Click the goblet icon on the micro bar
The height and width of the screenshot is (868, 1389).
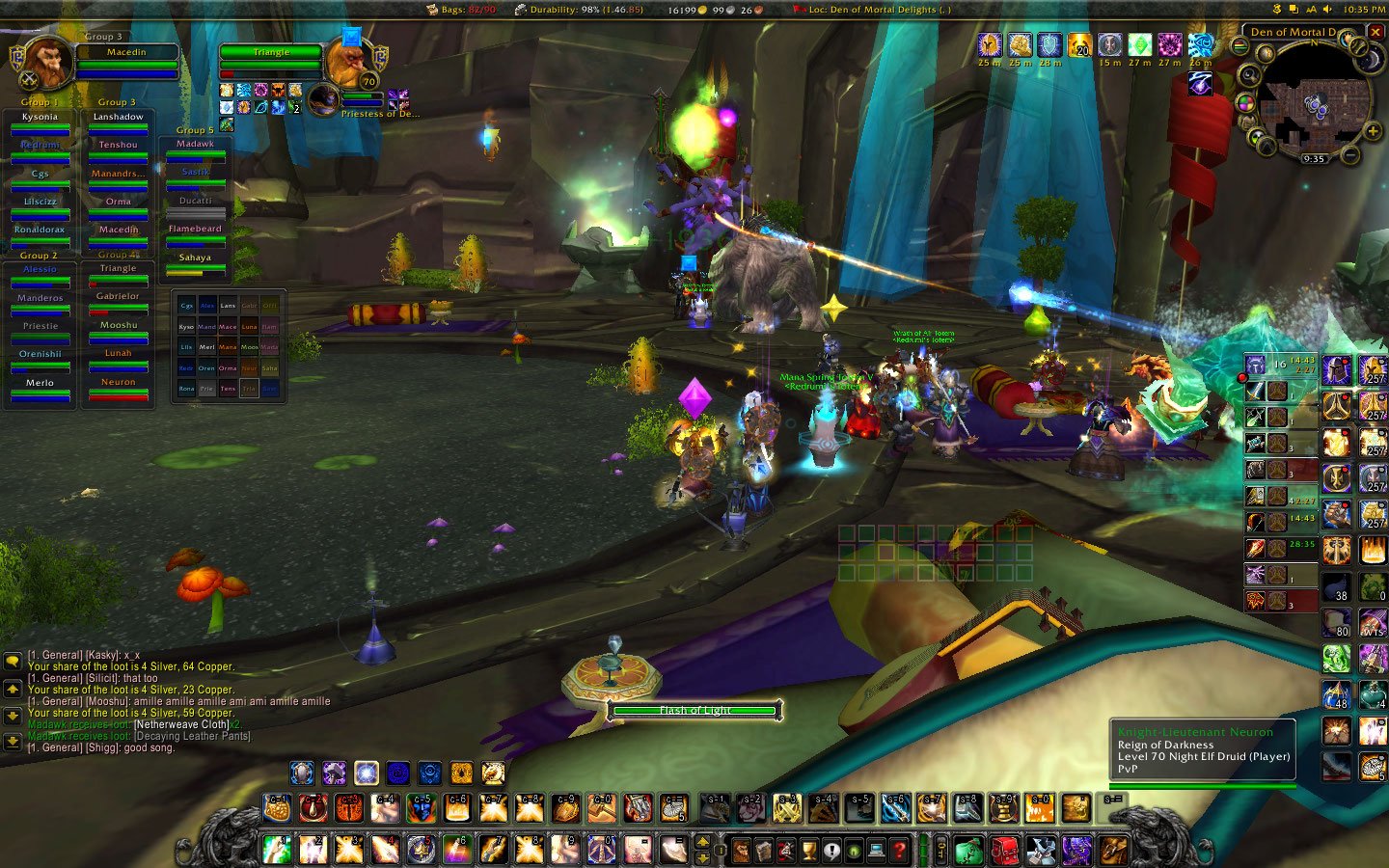pos(808,851)
